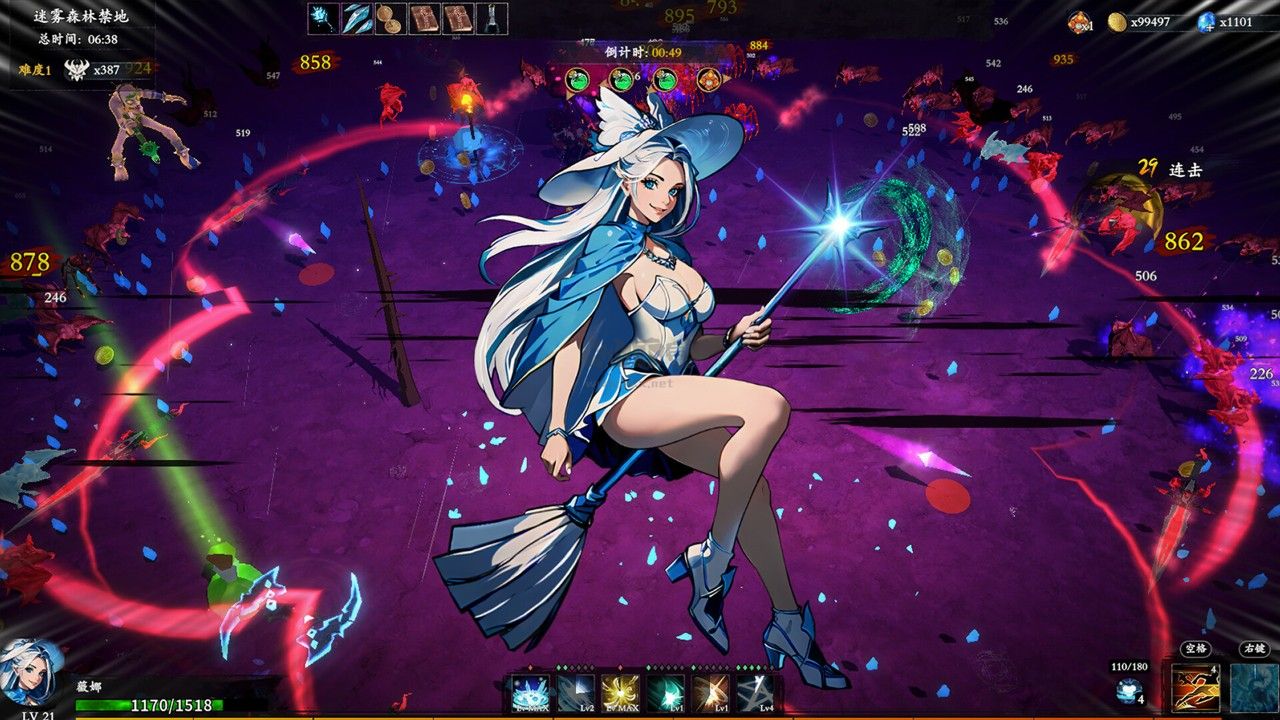
Task: Select the frost wand item slot
Action: (x=323, y=17)
